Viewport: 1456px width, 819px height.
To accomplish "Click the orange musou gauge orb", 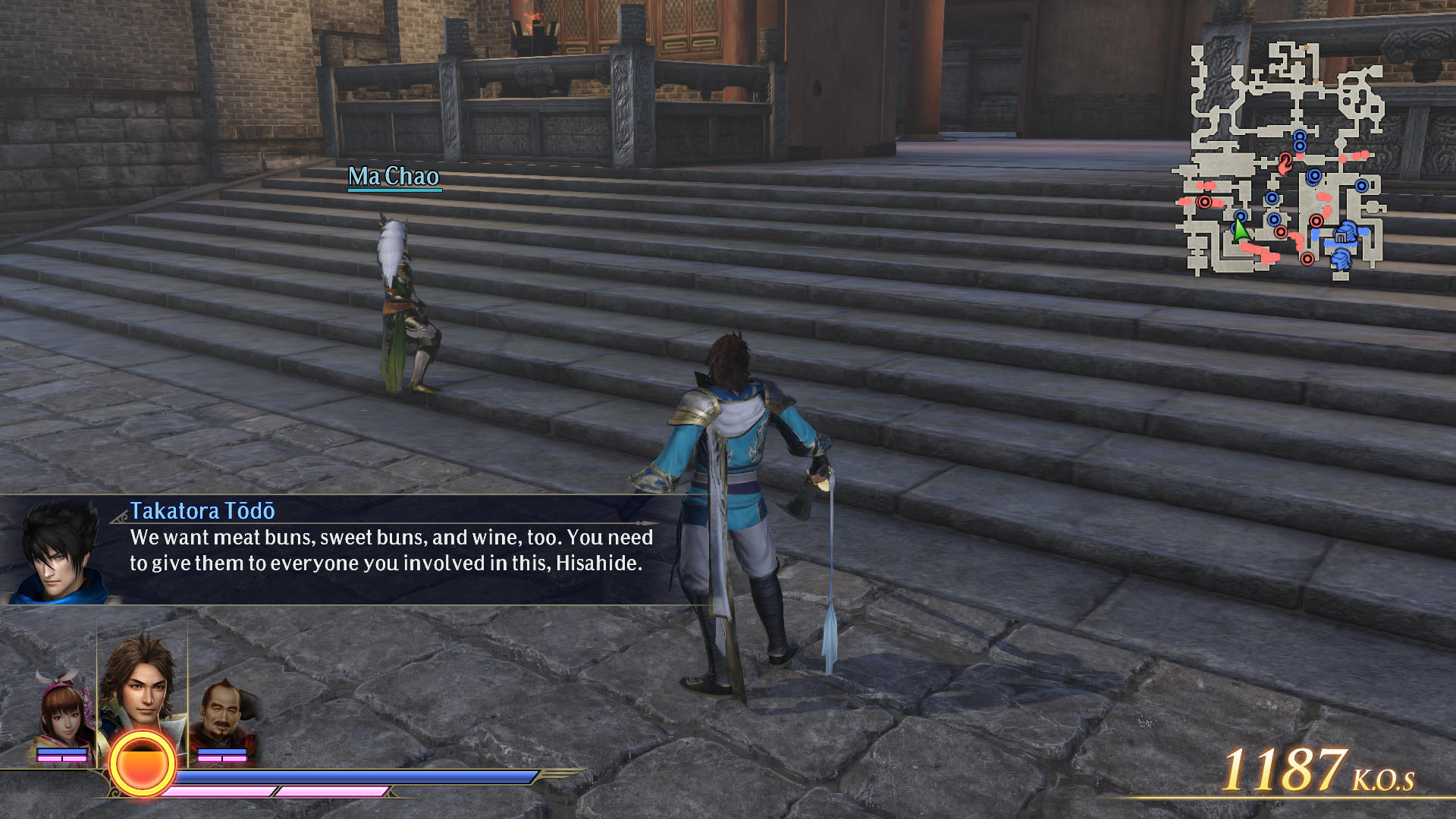I will point(142,764).
